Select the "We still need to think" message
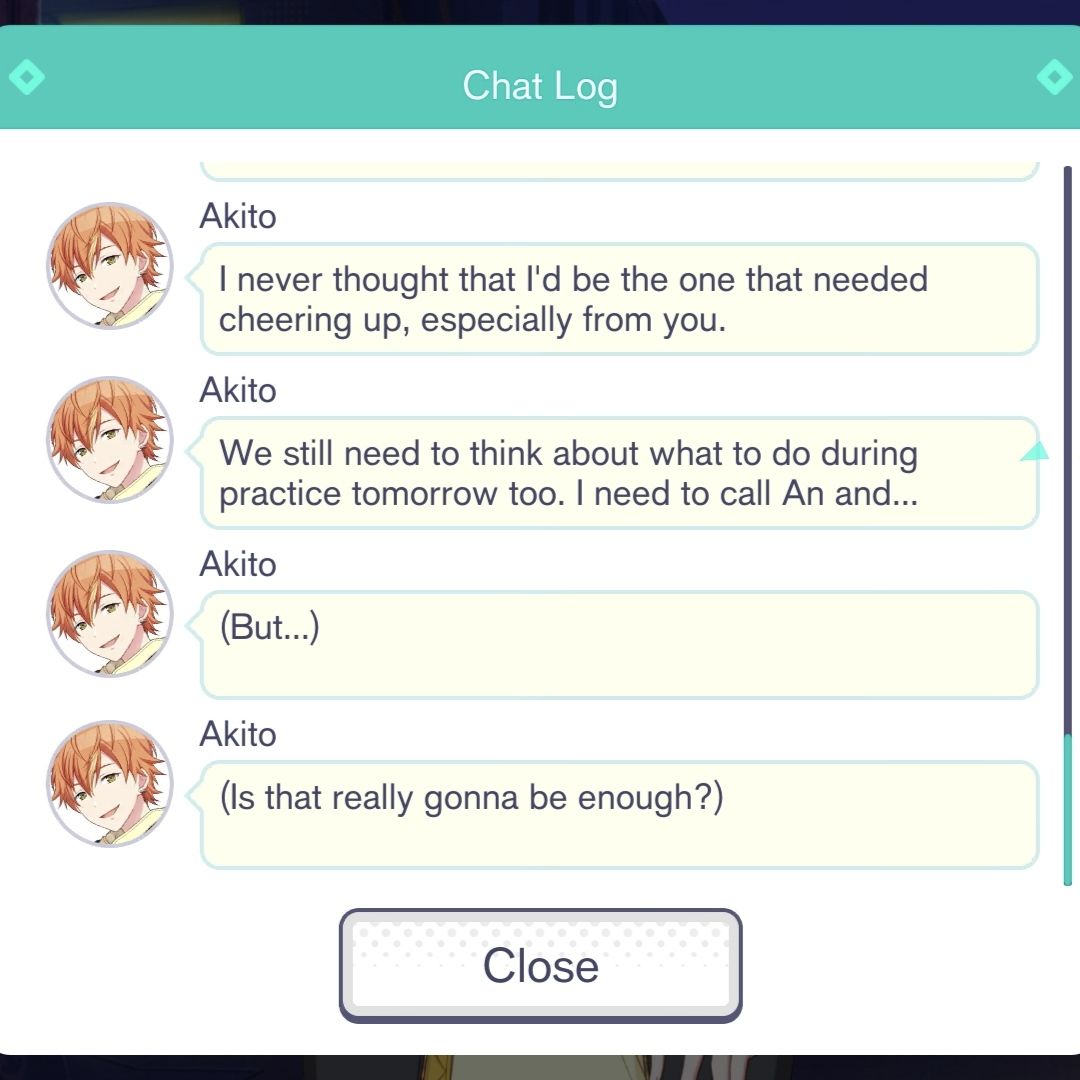 coord(619,473)
